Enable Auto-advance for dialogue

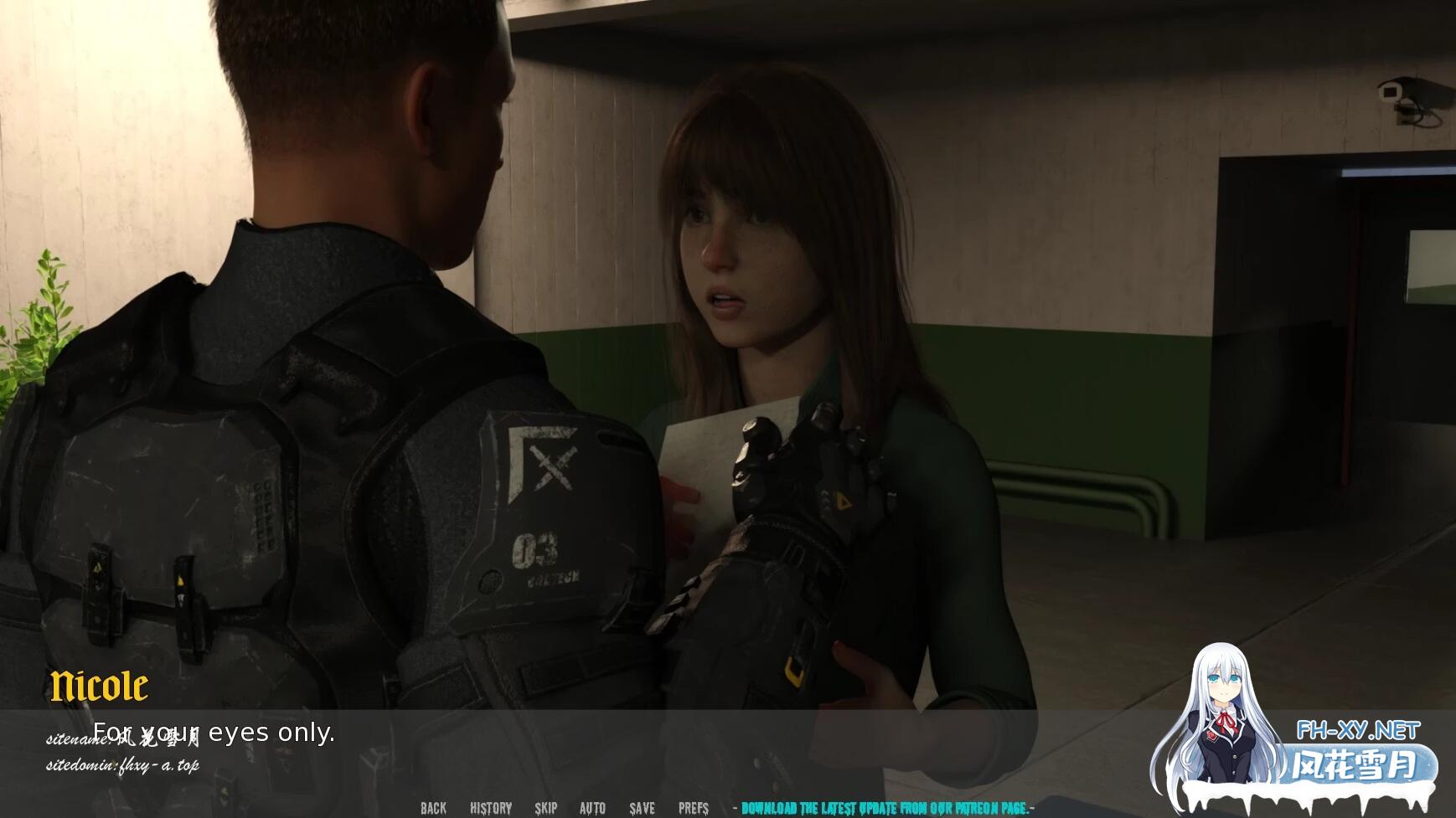pos(592,808)
